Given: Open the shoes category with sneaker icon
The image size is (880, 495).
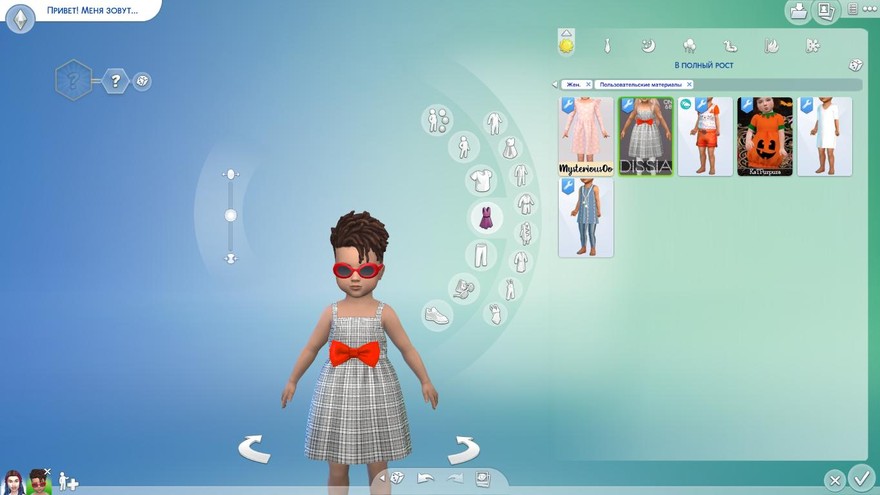Looking at the screenshot, I should coord(438,315).
